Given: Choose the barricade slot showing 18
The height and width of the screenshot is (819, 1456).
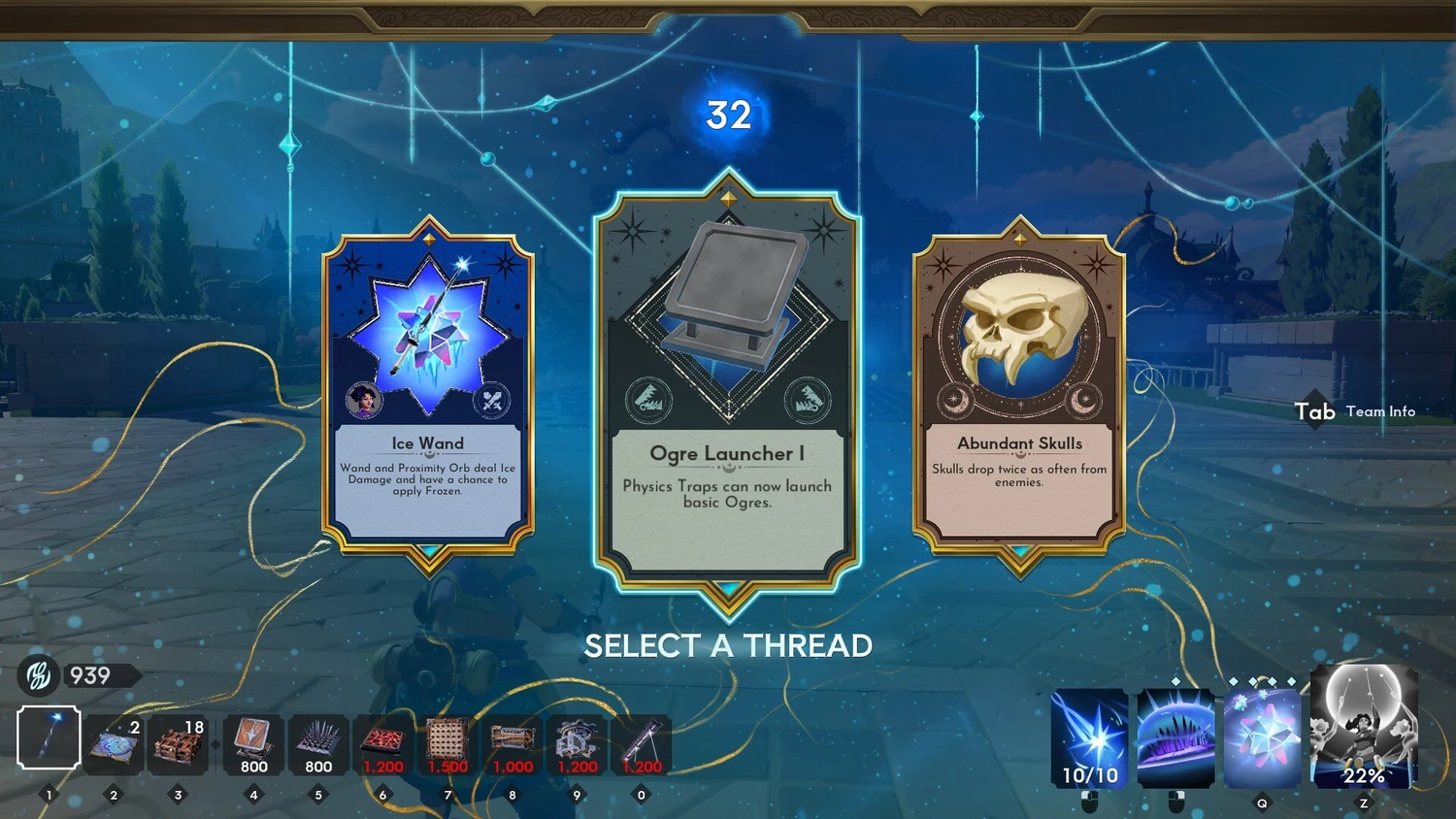Looking at the screenshot, I should [178, 744].
